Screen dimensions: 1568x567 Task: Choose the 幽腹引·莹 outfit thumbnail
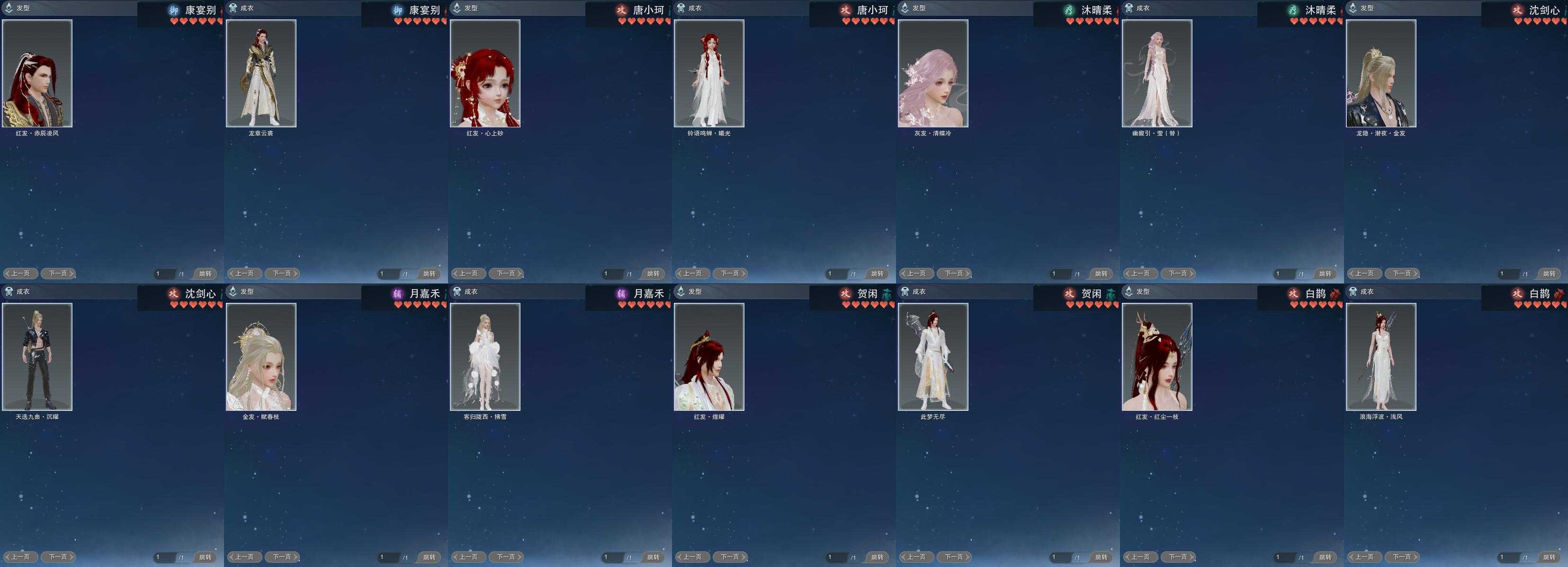(1157, 73)
